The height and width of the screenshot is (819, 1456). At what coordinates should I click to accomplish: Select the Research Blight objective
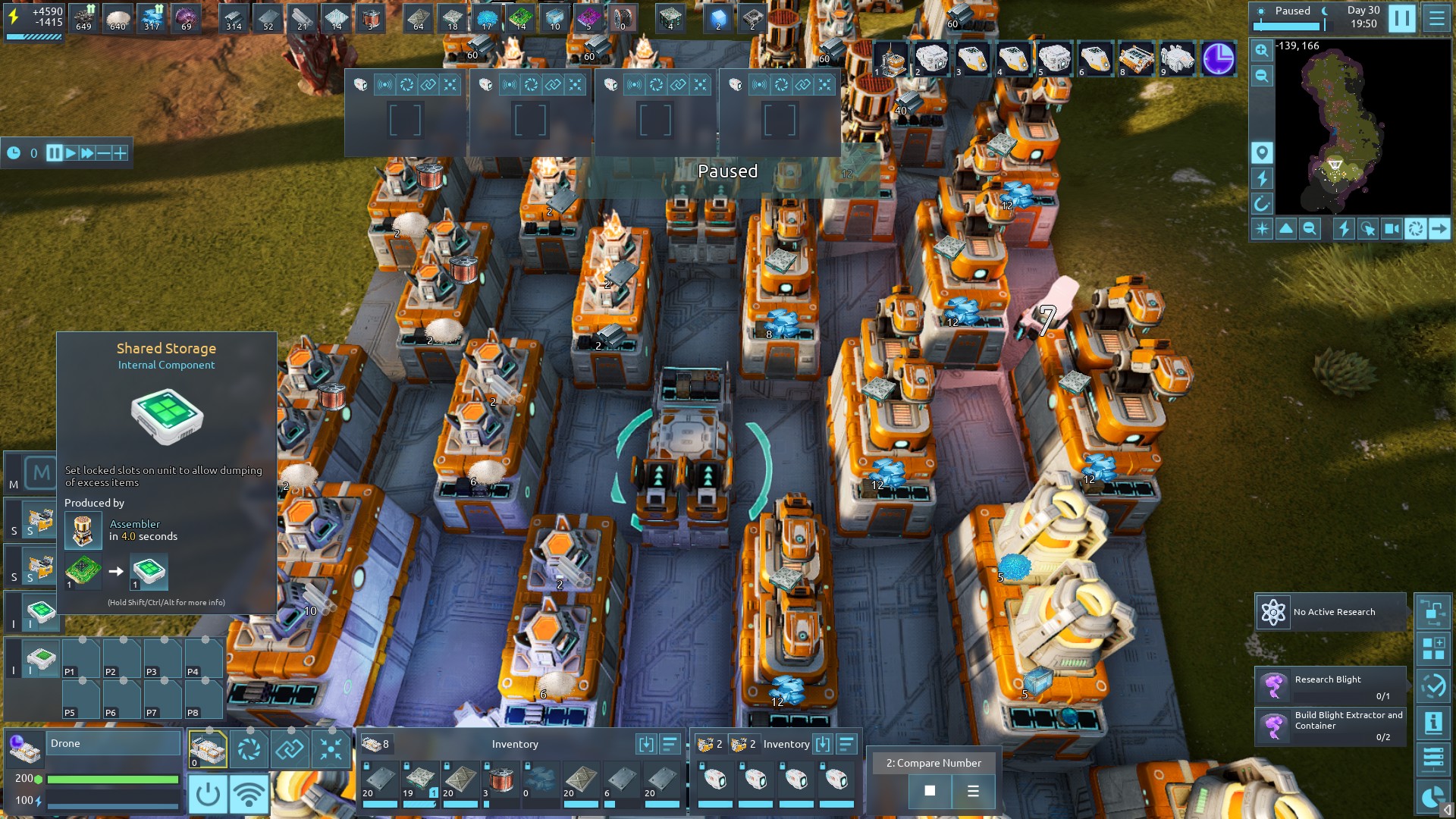point(1331,686)
